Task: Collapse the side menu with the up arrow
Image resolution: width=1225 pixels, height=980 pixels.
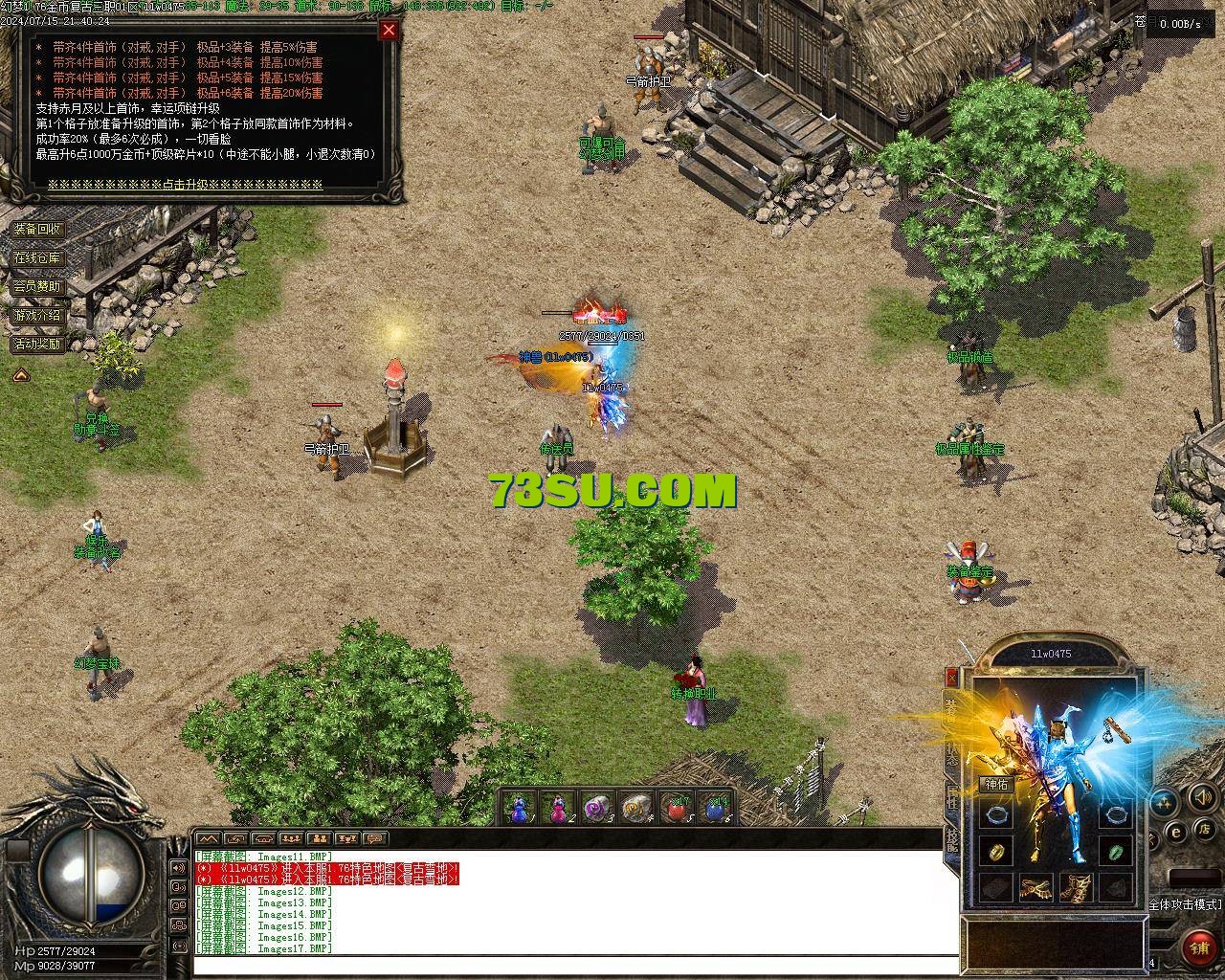Action: click(x=20, y=376)
